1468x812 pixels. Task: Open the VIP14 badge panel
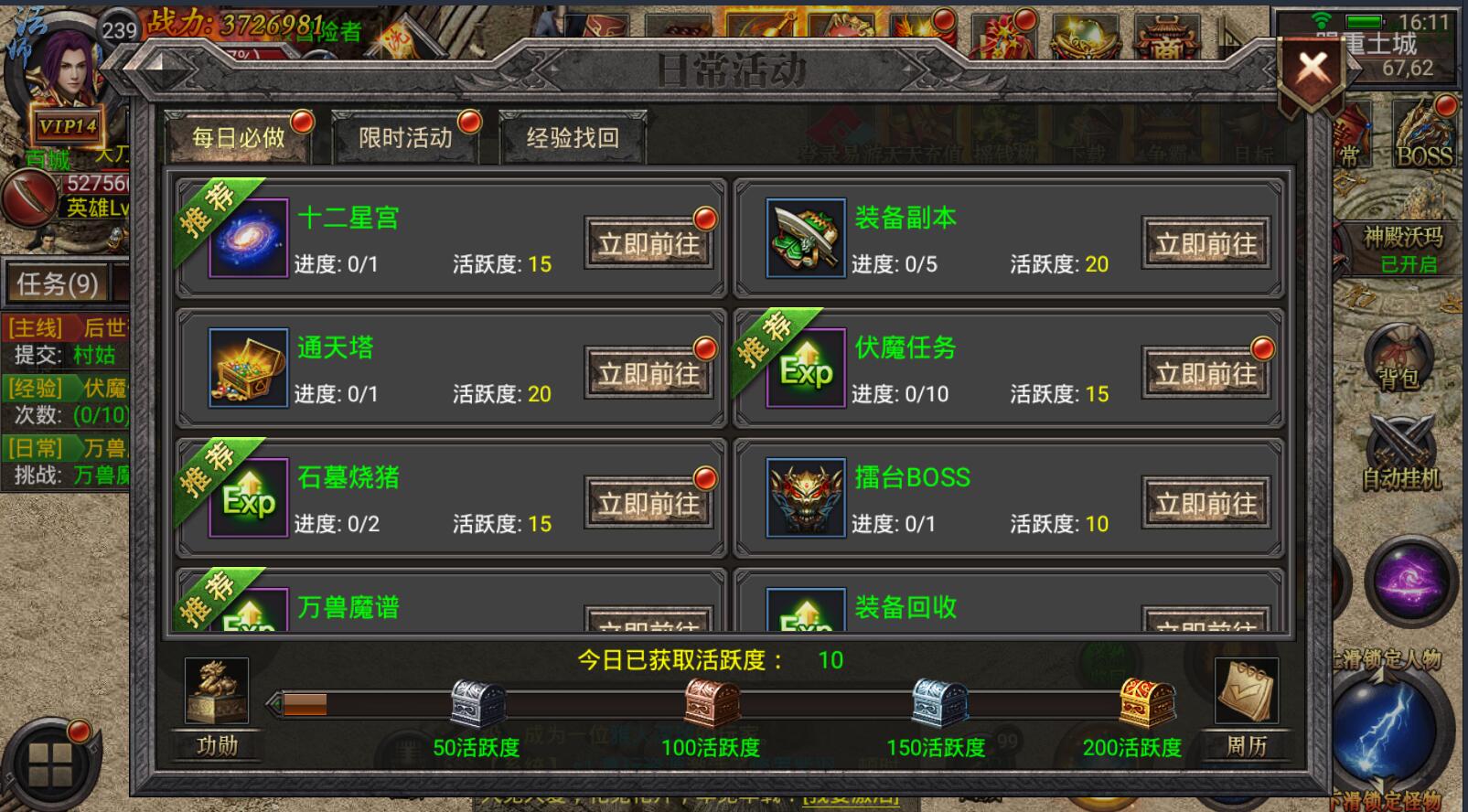(68, 124)
